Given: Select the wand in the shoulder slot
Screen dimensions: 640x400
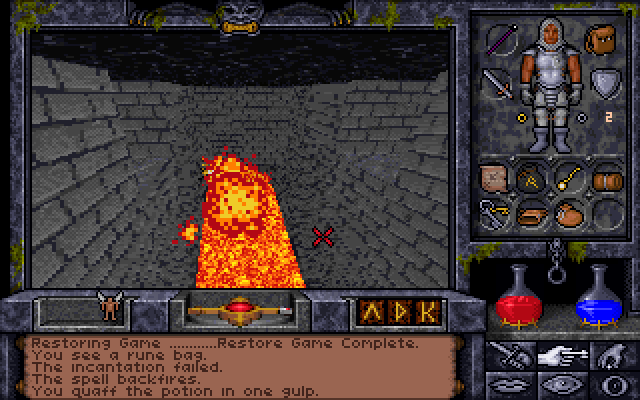Looking at the screenshot, I should (499, 40).
